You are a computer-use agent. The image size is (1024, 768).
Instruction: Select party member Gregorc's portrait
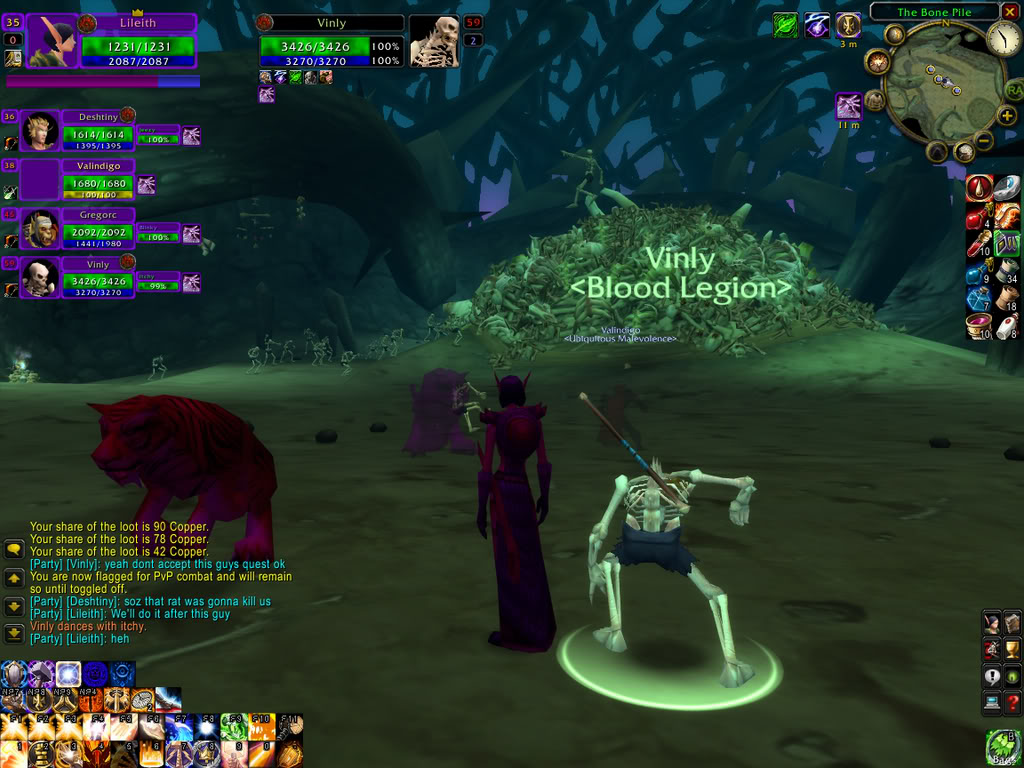[39, 229]
